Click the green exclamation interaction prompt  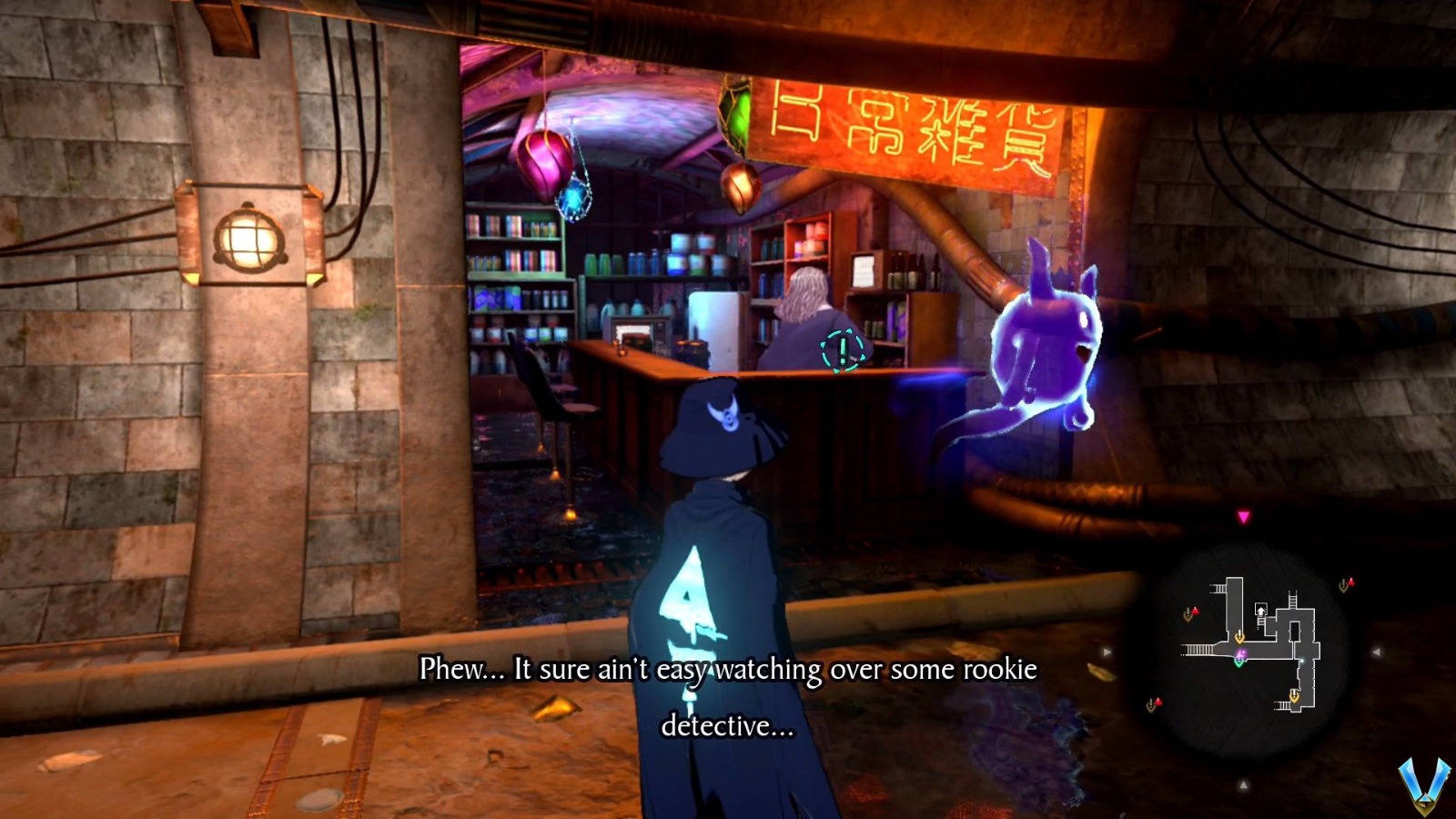(842, 348)
